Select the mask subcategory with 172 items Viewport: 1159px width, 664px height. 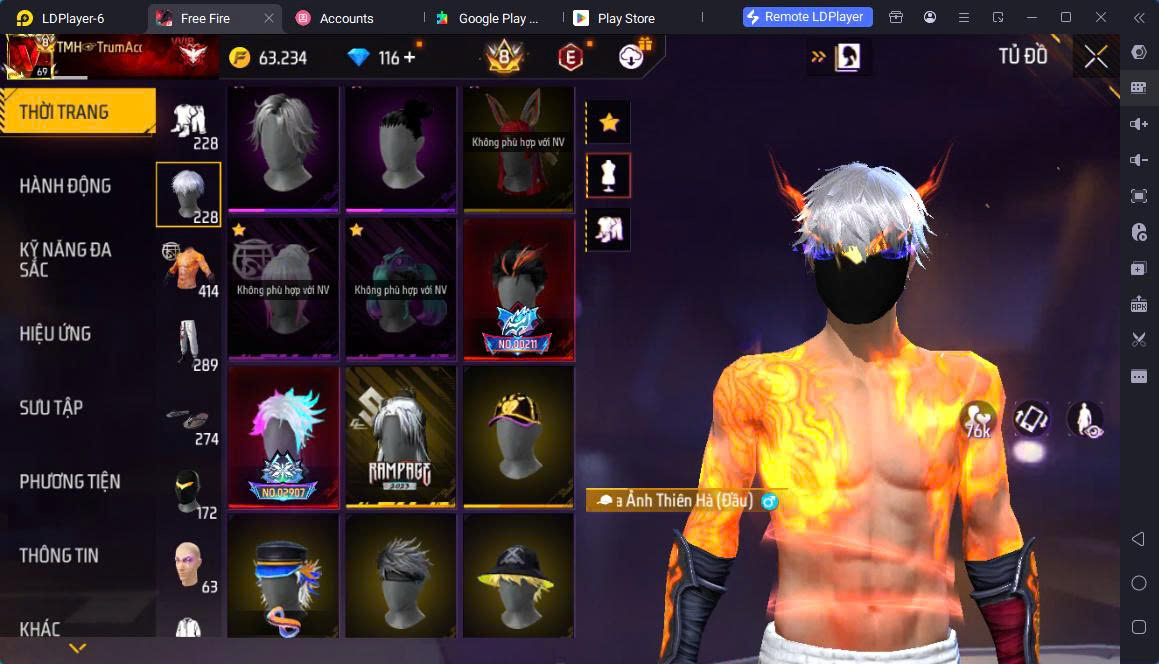188,490
